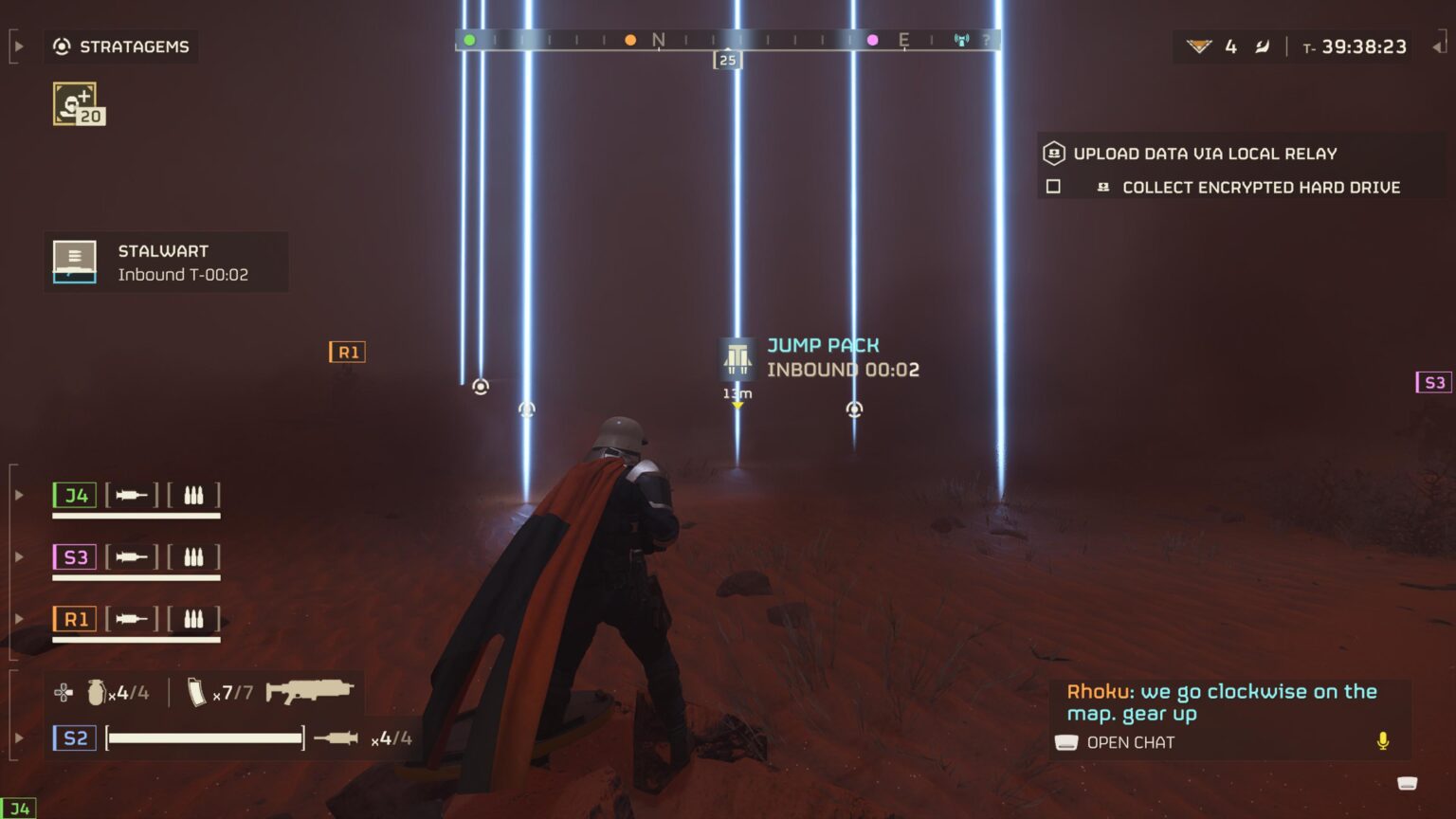Select squad member R1 row
This screenshot has height=819, width=1456.
coord(136,619)
